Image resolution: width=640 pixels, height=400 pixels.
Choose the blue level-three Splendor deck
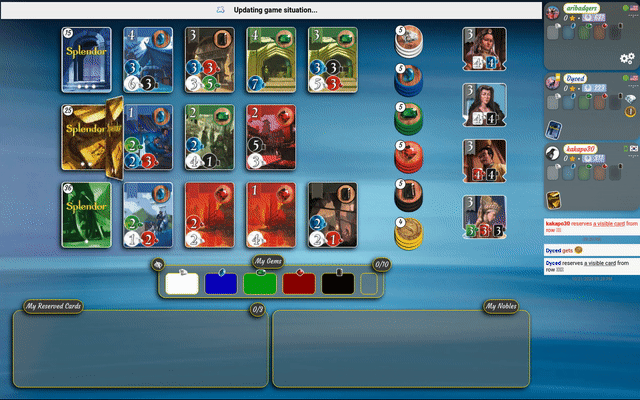click(x=86, y=60)
